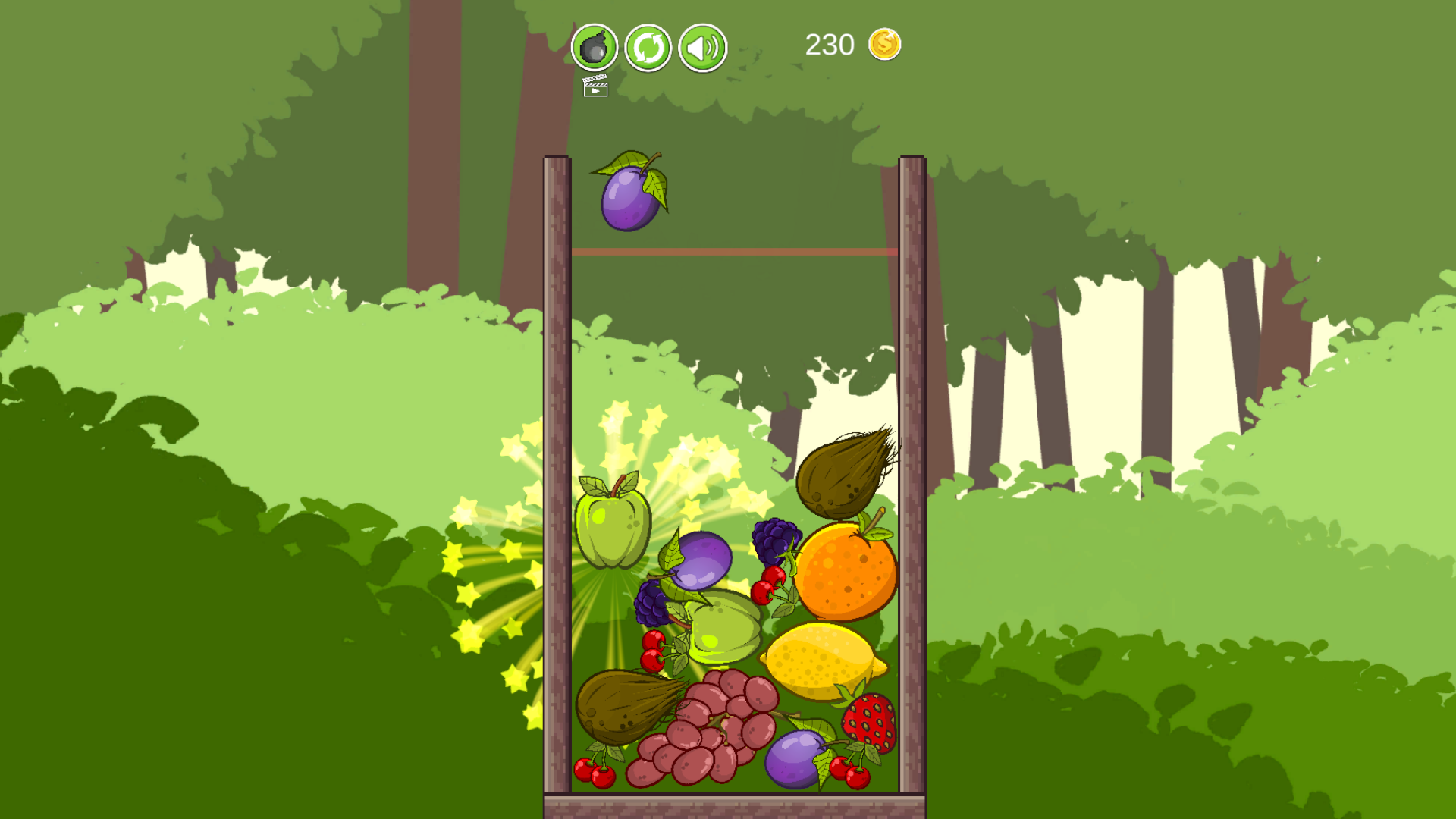Open the clapperboard video ad icon
This screenshot has height=819, width=1456.
(x=595, y=88)
